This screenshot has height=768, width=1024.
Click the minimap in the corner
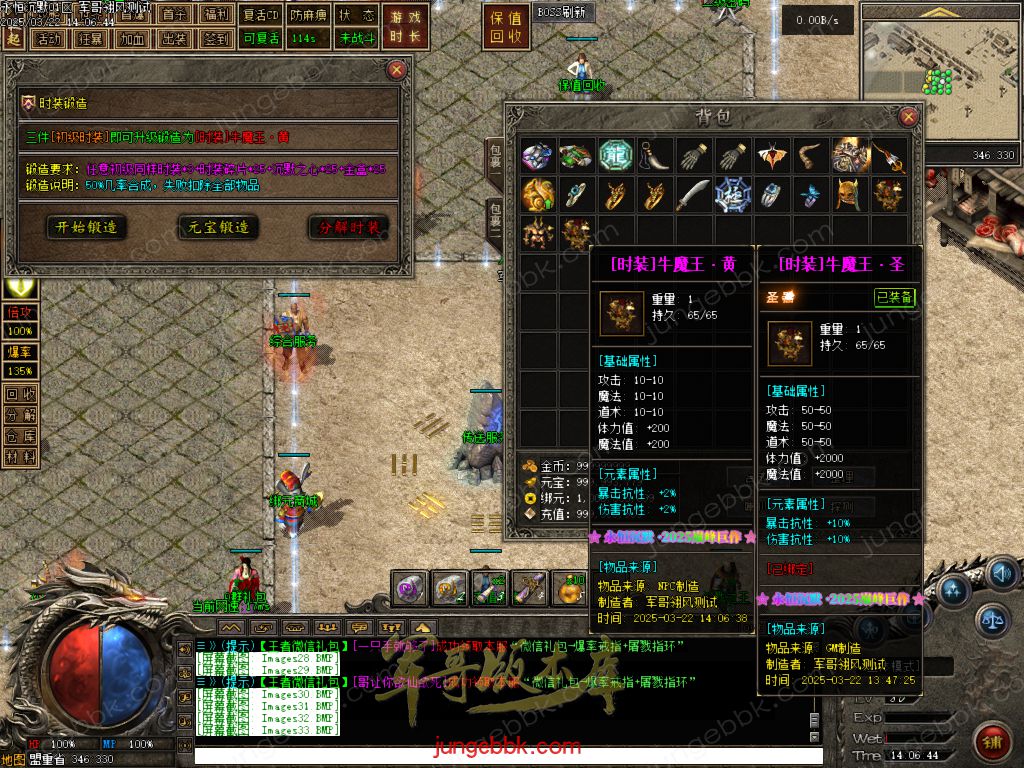pos(938,76)
